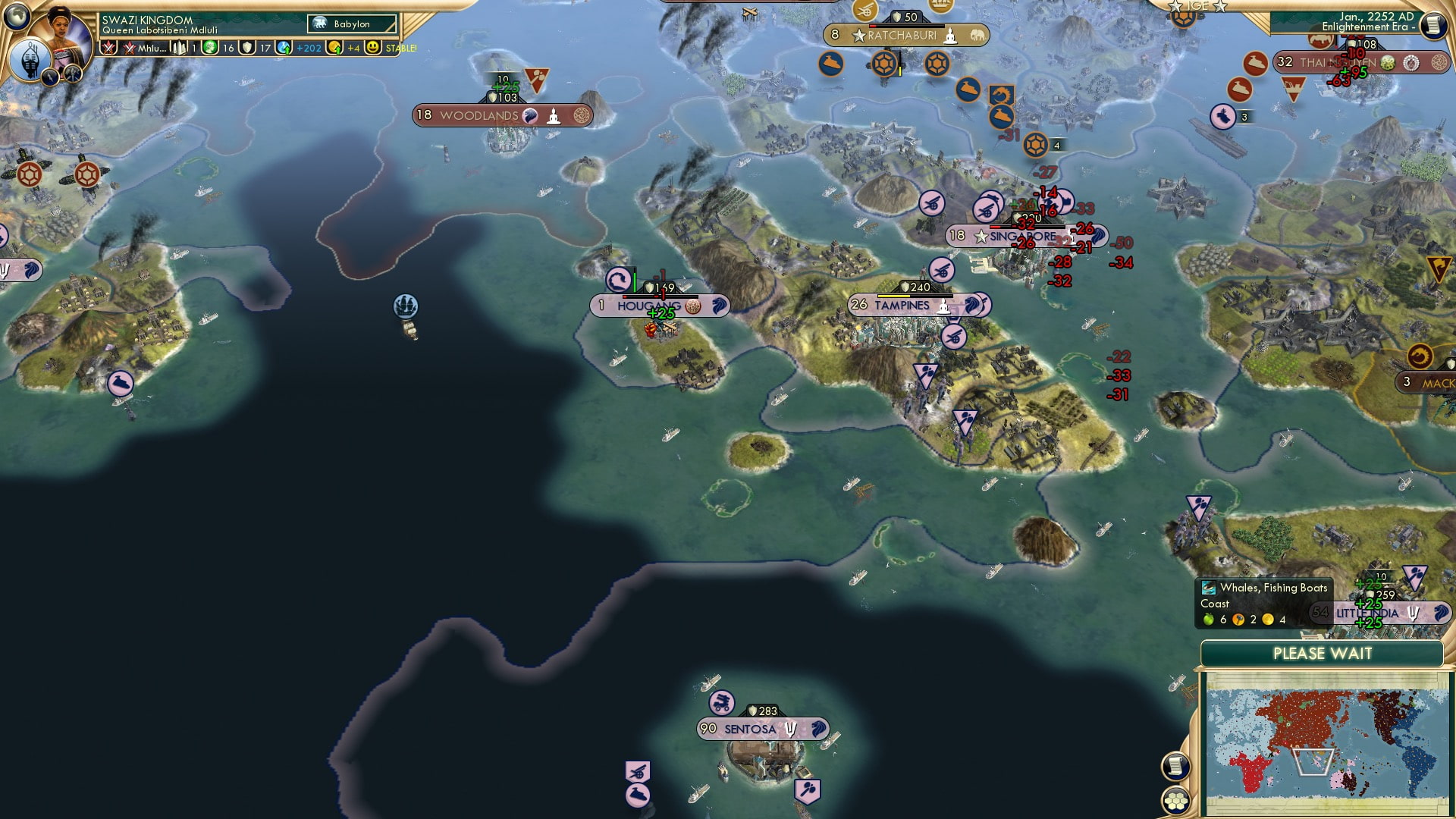Viewport: 1456px width, 819px height.
Task: Expand the Tampines city banner
Action: pos(902,304)
